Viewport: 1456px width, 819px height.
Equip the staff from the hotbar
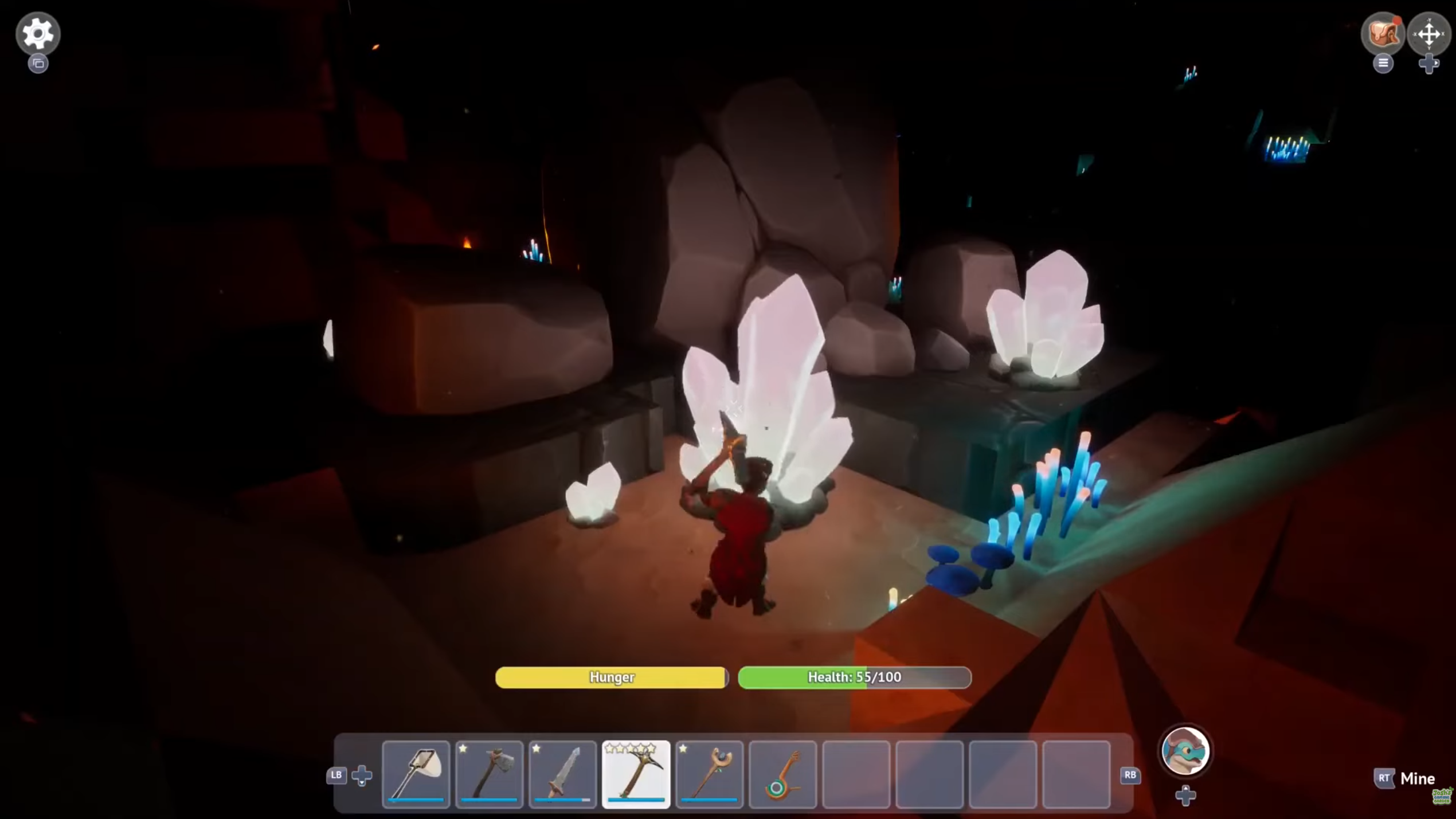click(x=709, y=775)
